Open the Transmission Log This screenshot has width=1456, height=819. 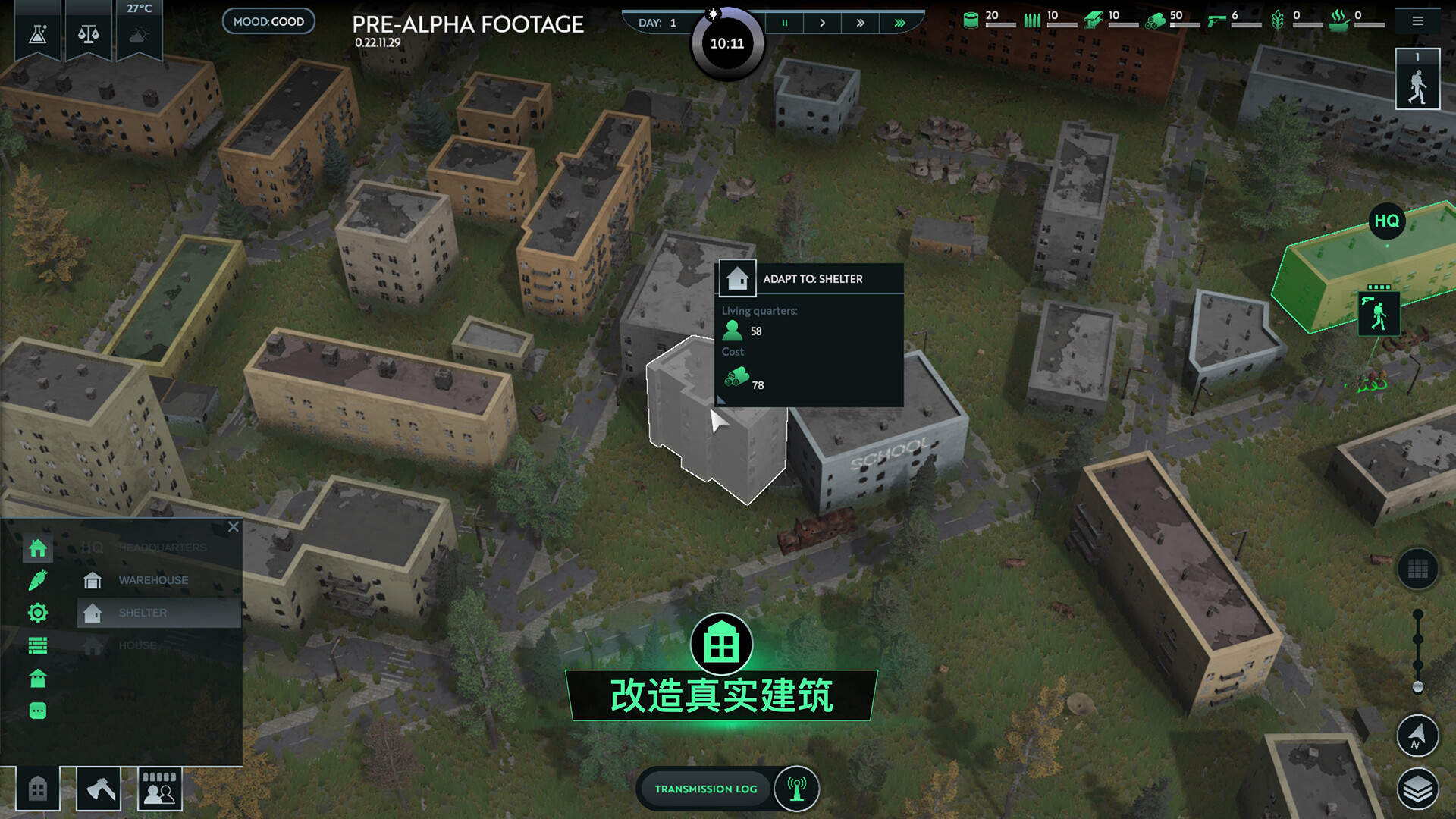(x=705, y=789)
